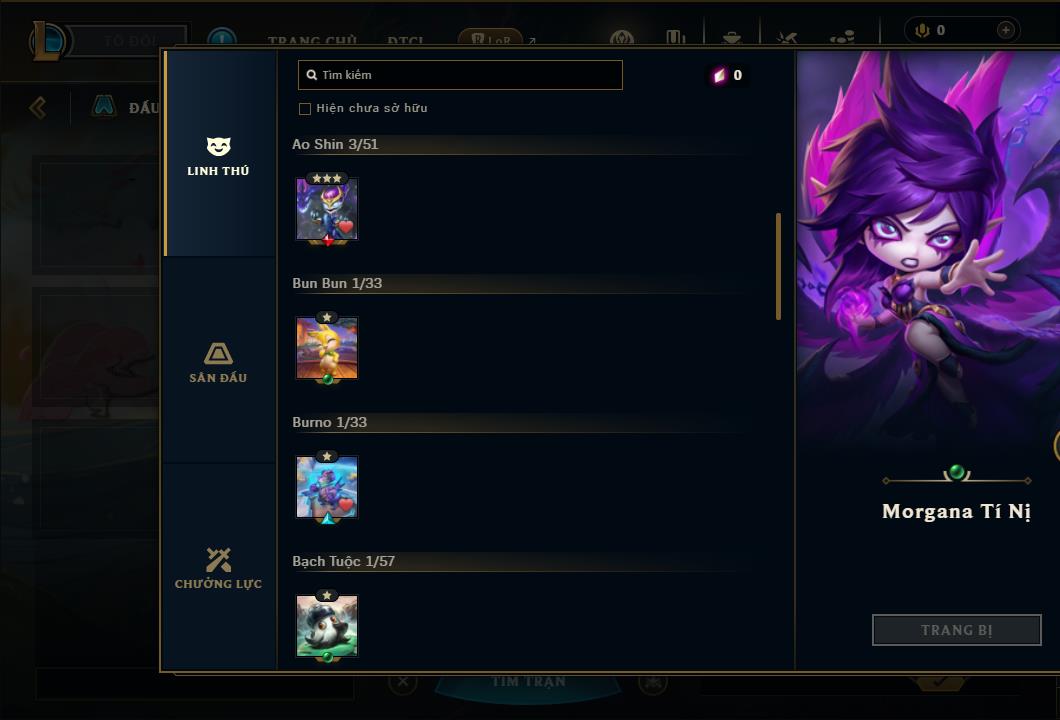Select the Bạch Tuộc little legend

point(327,626)
